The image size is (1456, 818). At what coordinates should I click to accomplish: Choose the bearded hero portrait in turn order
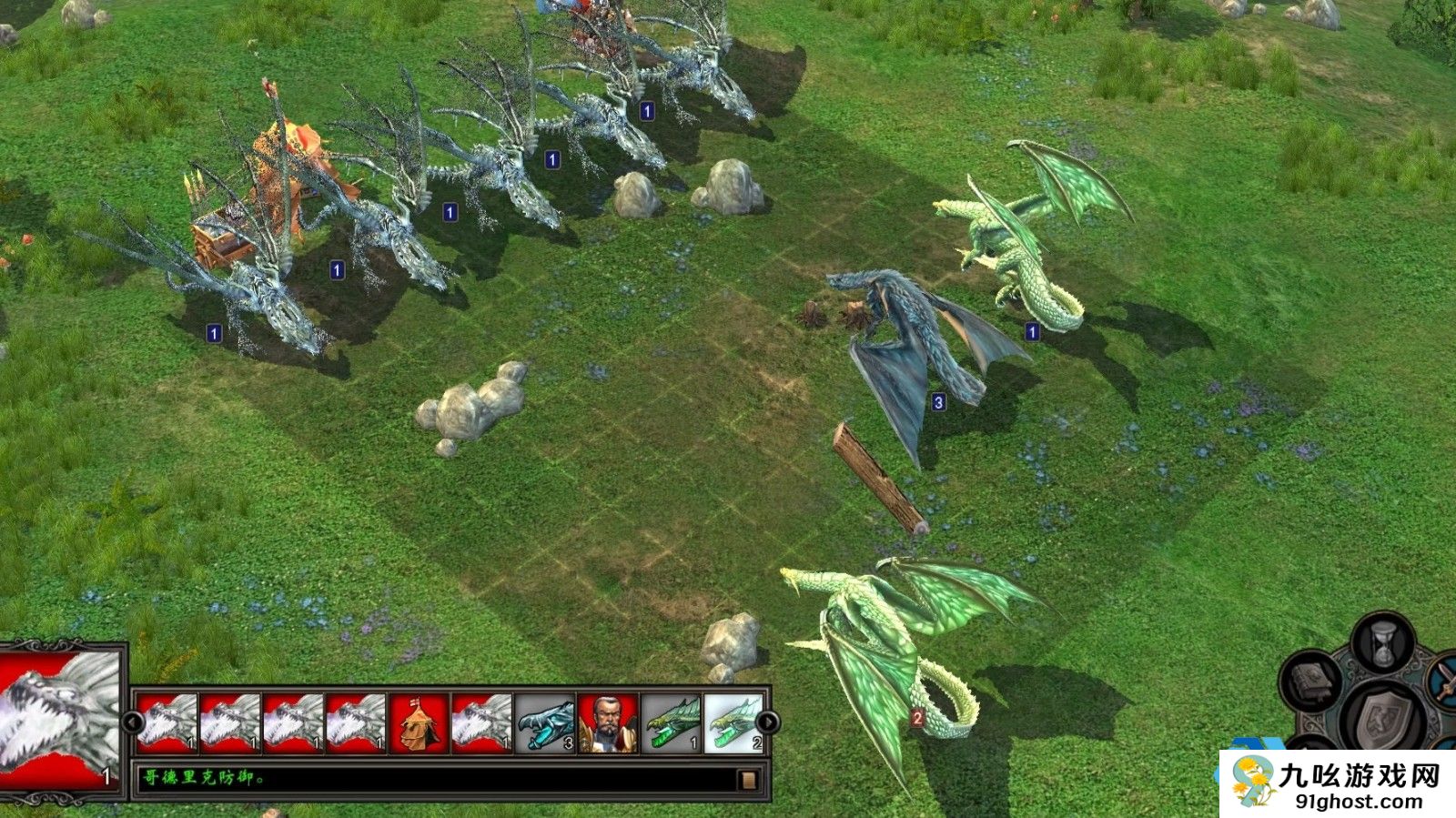point(608,723)
